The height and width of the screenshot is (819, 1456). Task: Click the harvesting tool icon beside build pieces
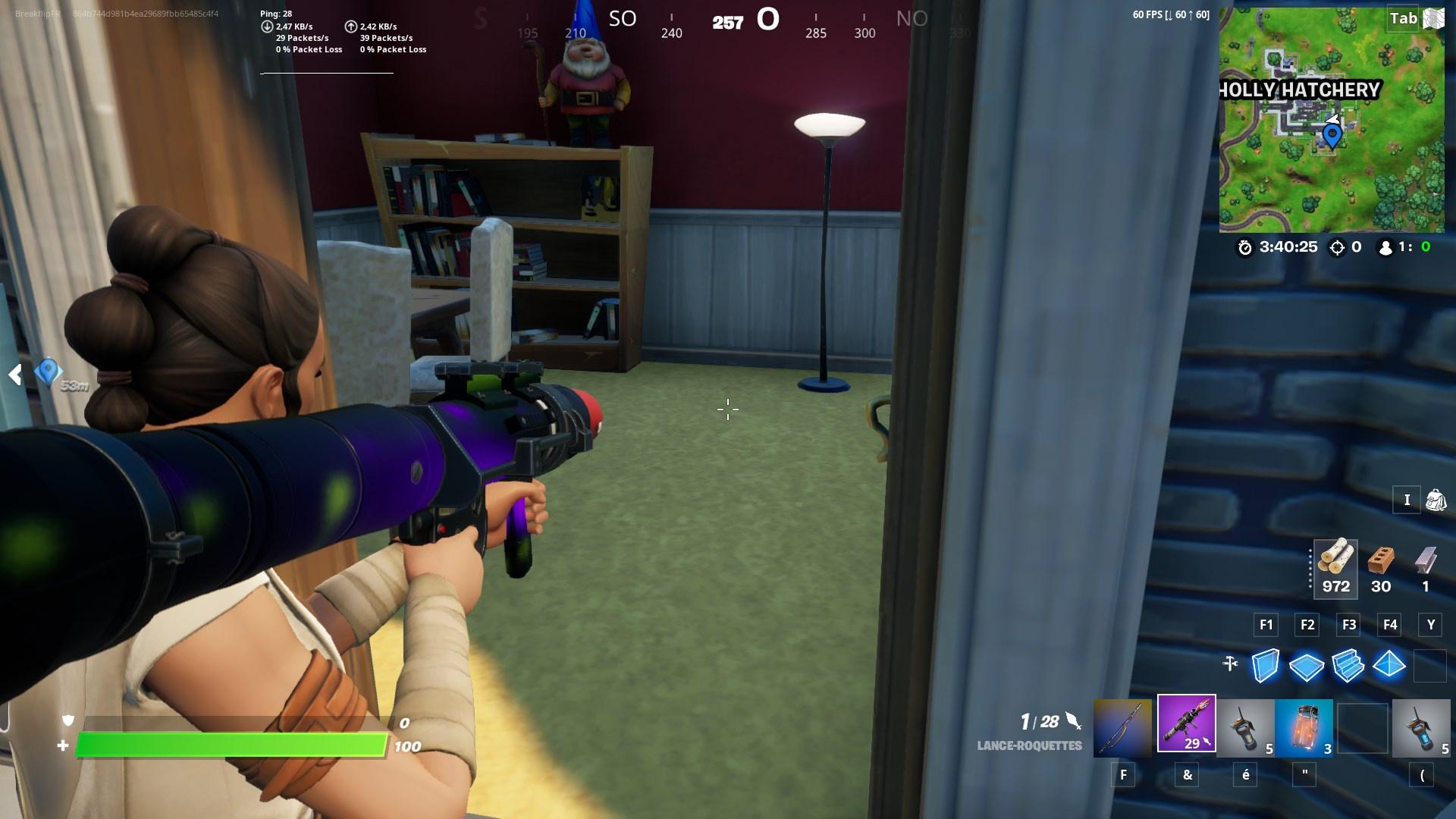pyautogui.click(x=1230, y=662)
